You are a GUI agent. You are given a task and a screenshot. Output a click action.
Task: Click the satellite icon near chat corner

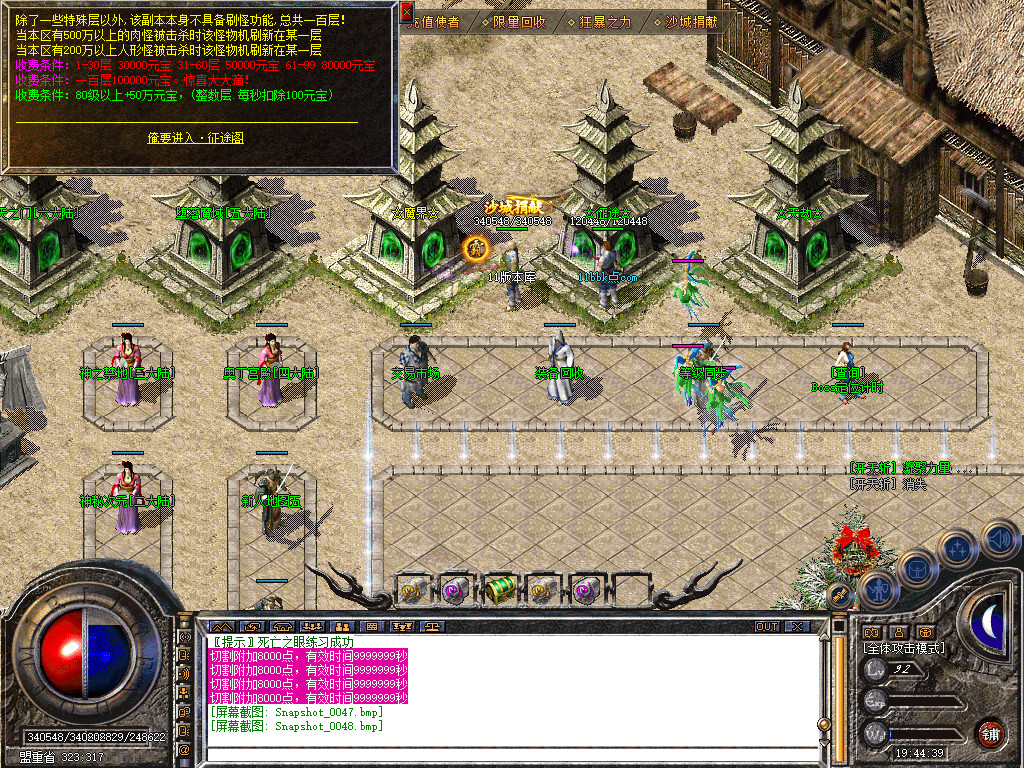pyautogui.click(x=838, y=595)
